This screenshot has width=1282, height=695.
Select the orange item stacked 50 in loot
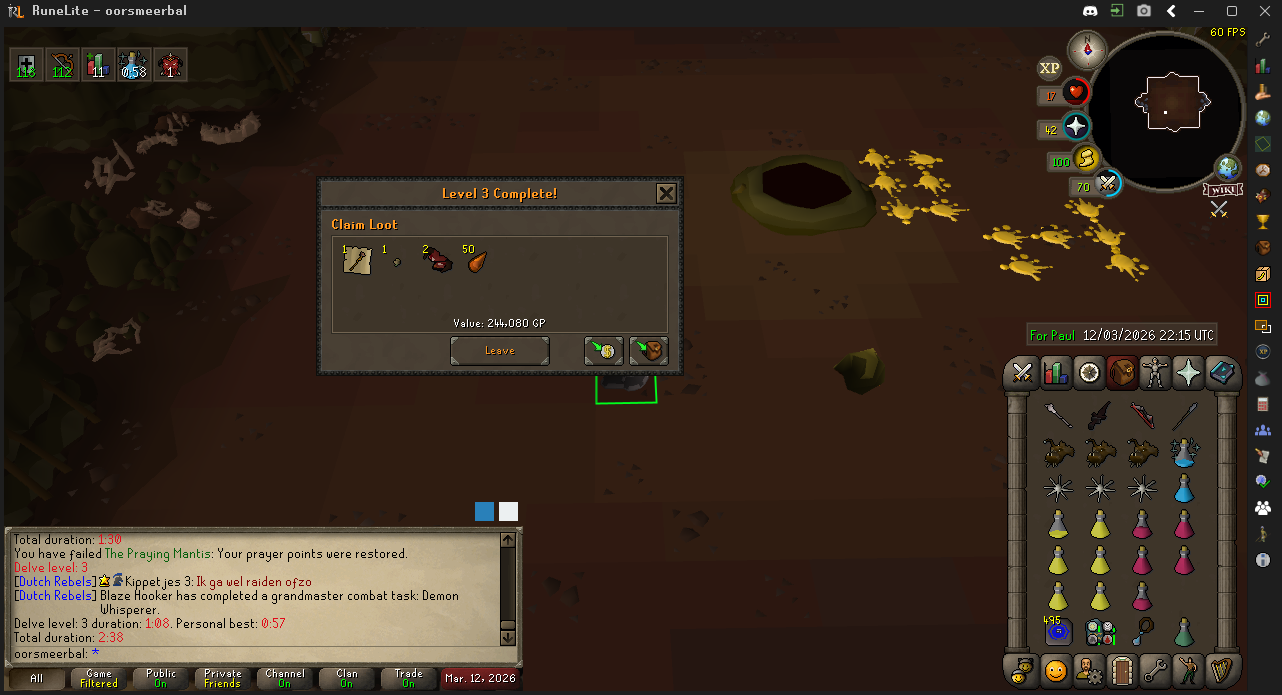[476, 261]
